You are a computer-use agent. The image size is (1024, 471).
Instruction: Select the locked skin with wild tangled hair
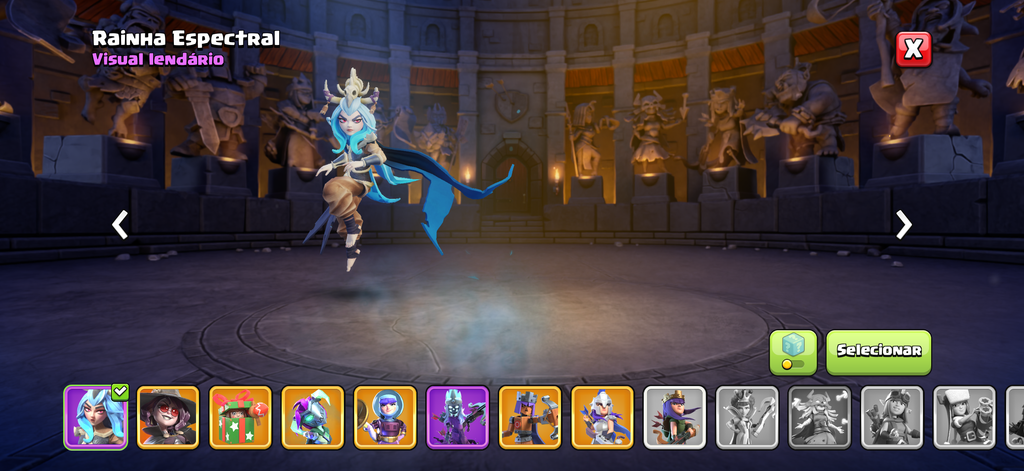coord(820,417)
